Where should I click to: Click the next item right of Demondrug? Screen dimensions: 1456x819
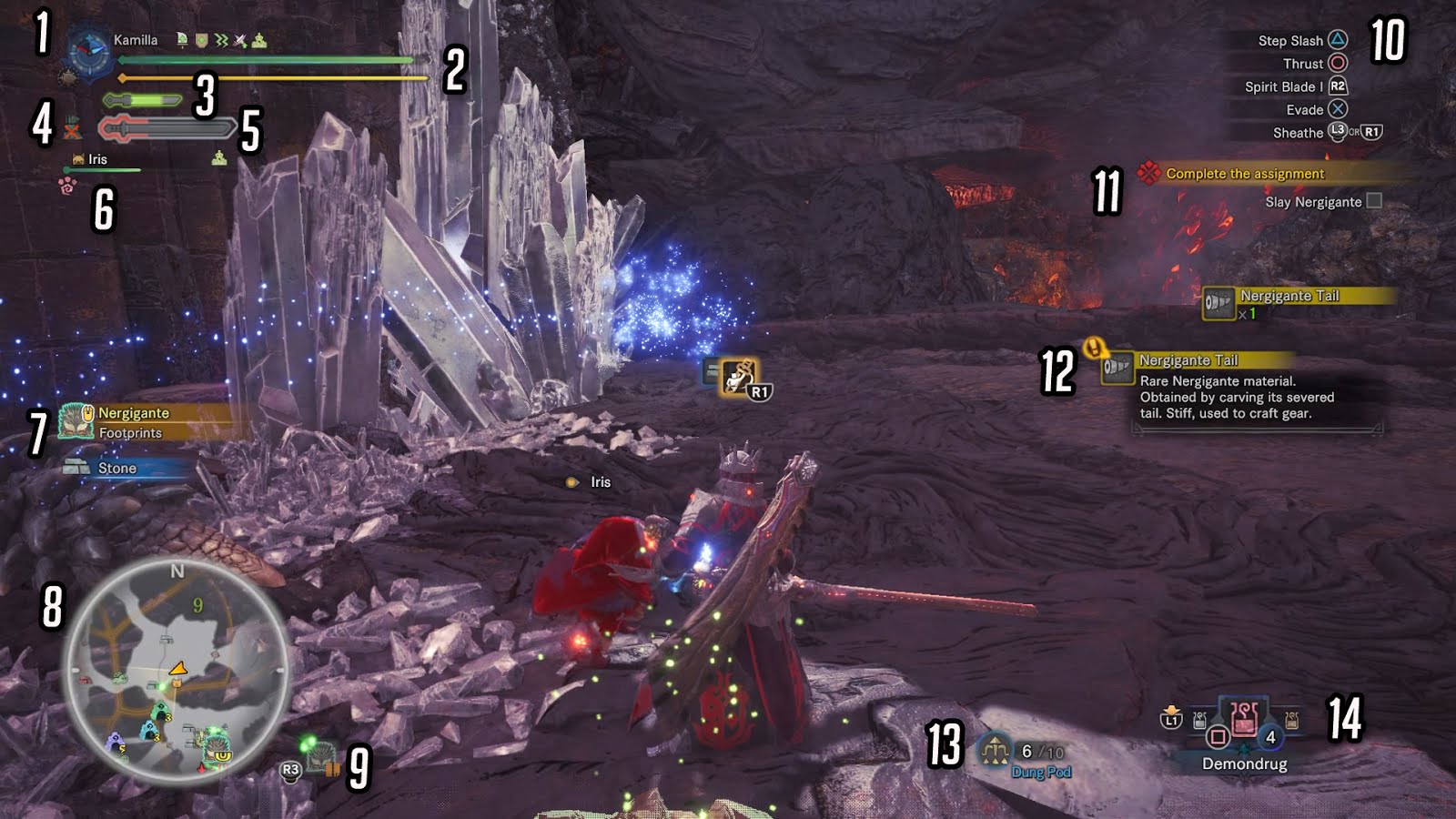(x=1292, y=720)
